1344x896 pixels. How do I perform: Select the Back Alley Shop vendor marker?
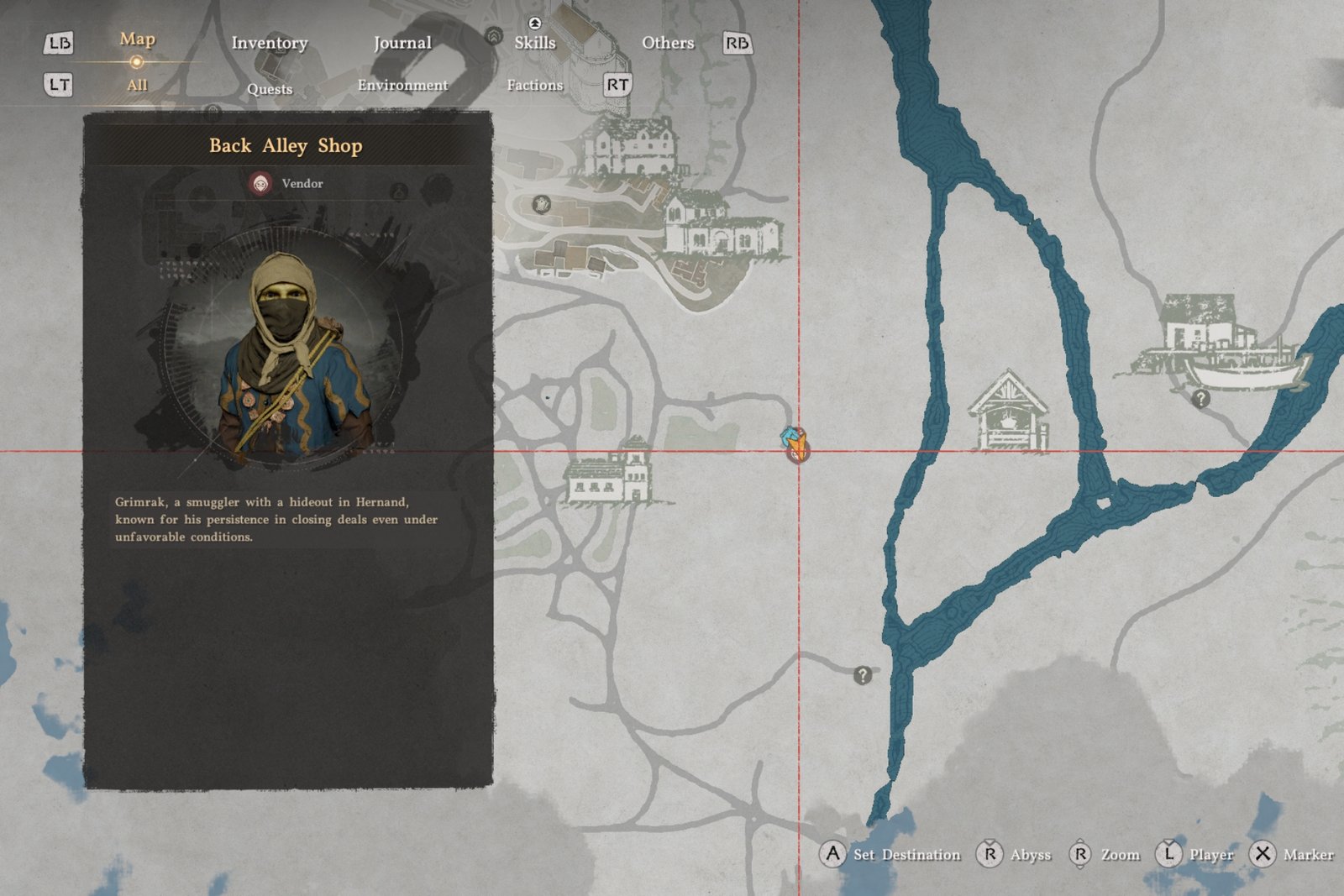pos(796,444)
